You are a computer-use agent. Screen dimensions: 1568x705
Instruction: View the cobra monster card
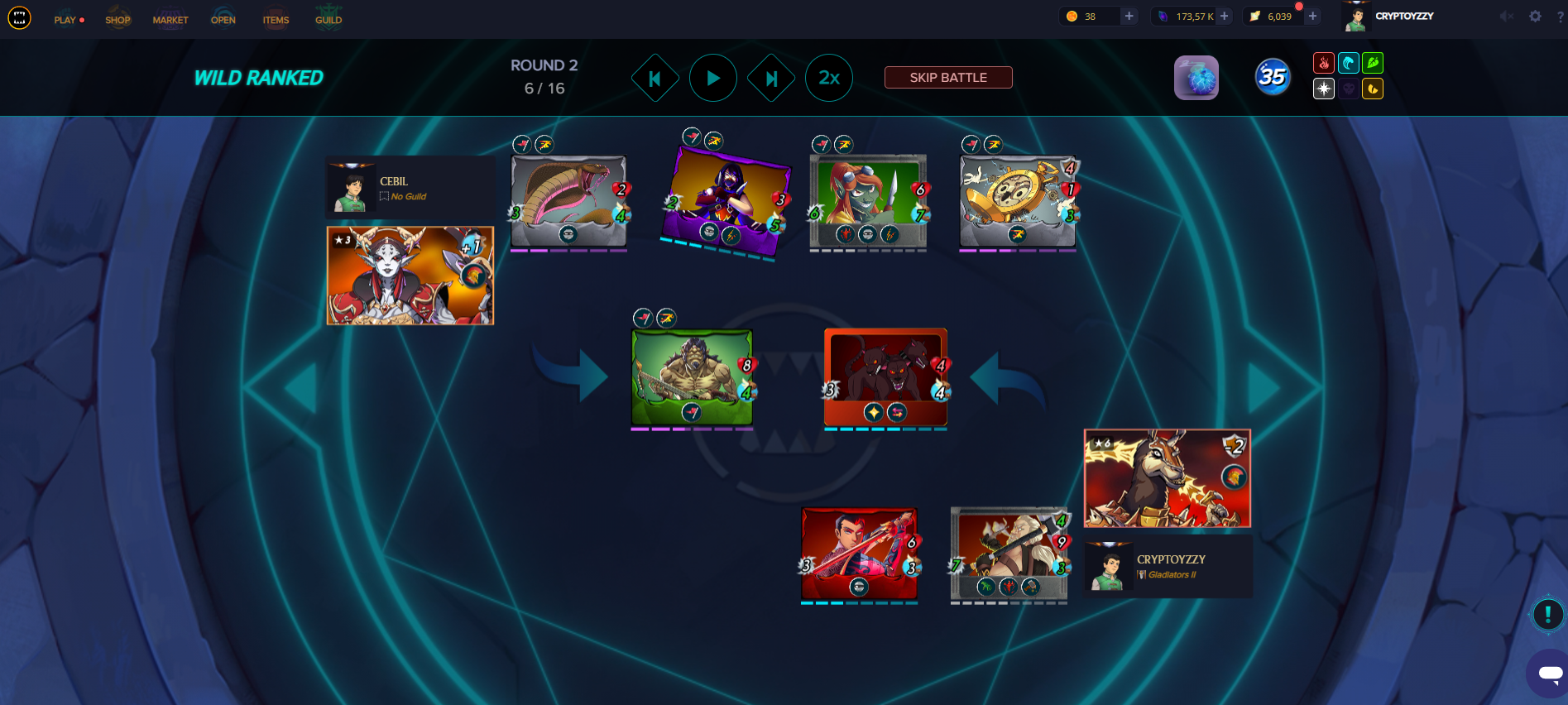point(568,201)
